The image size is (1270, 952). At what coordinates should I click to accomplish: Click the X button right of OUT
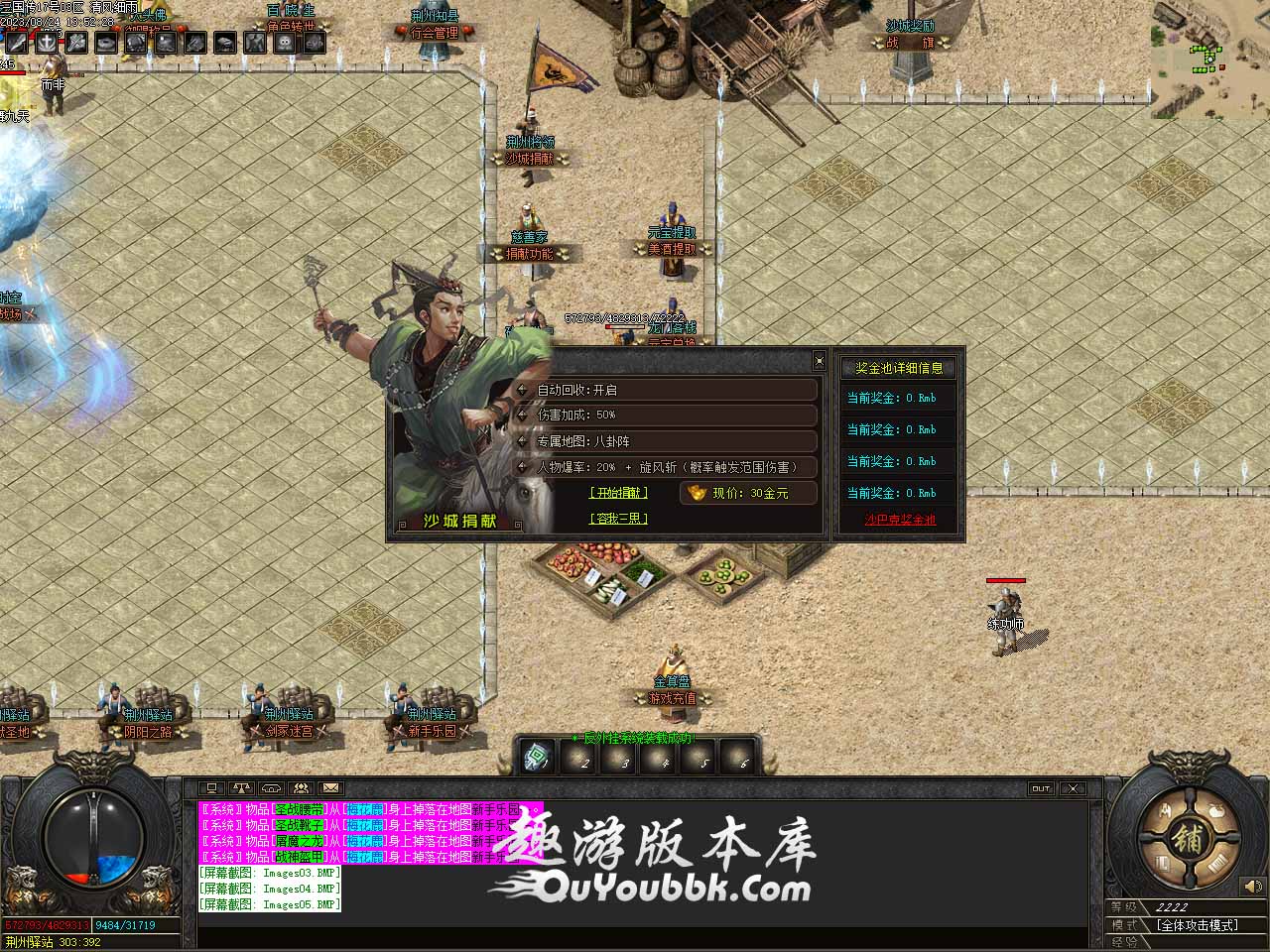1073,788
